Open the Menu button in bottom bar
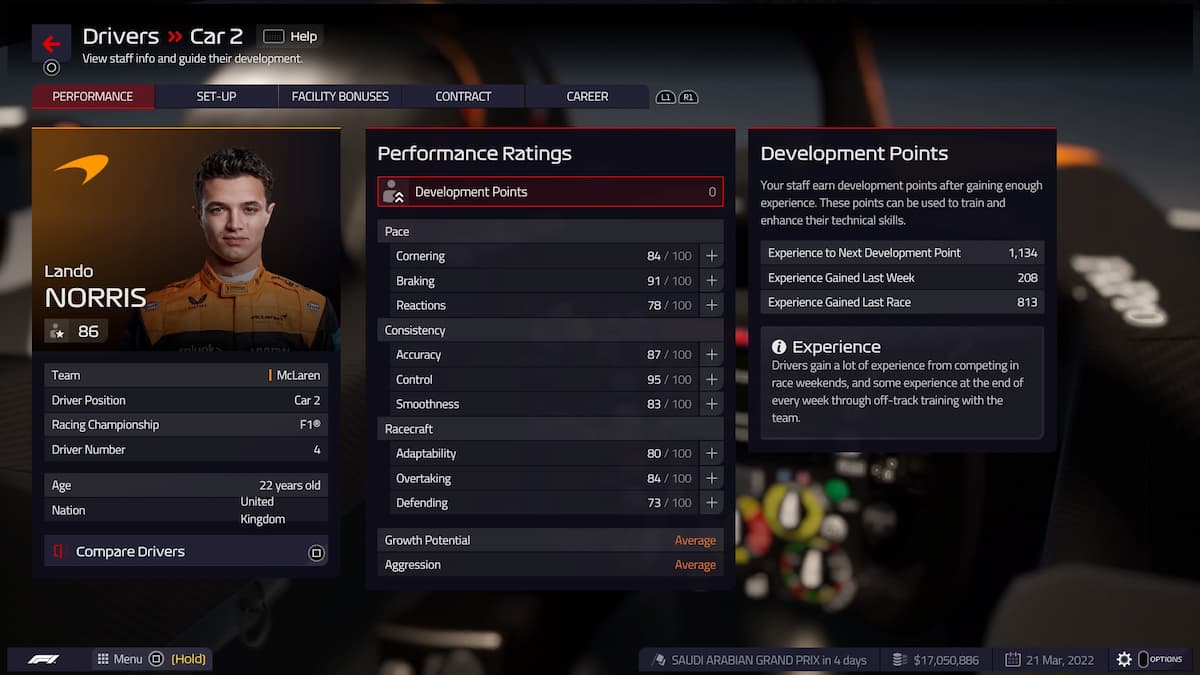 tap(120, 659)
